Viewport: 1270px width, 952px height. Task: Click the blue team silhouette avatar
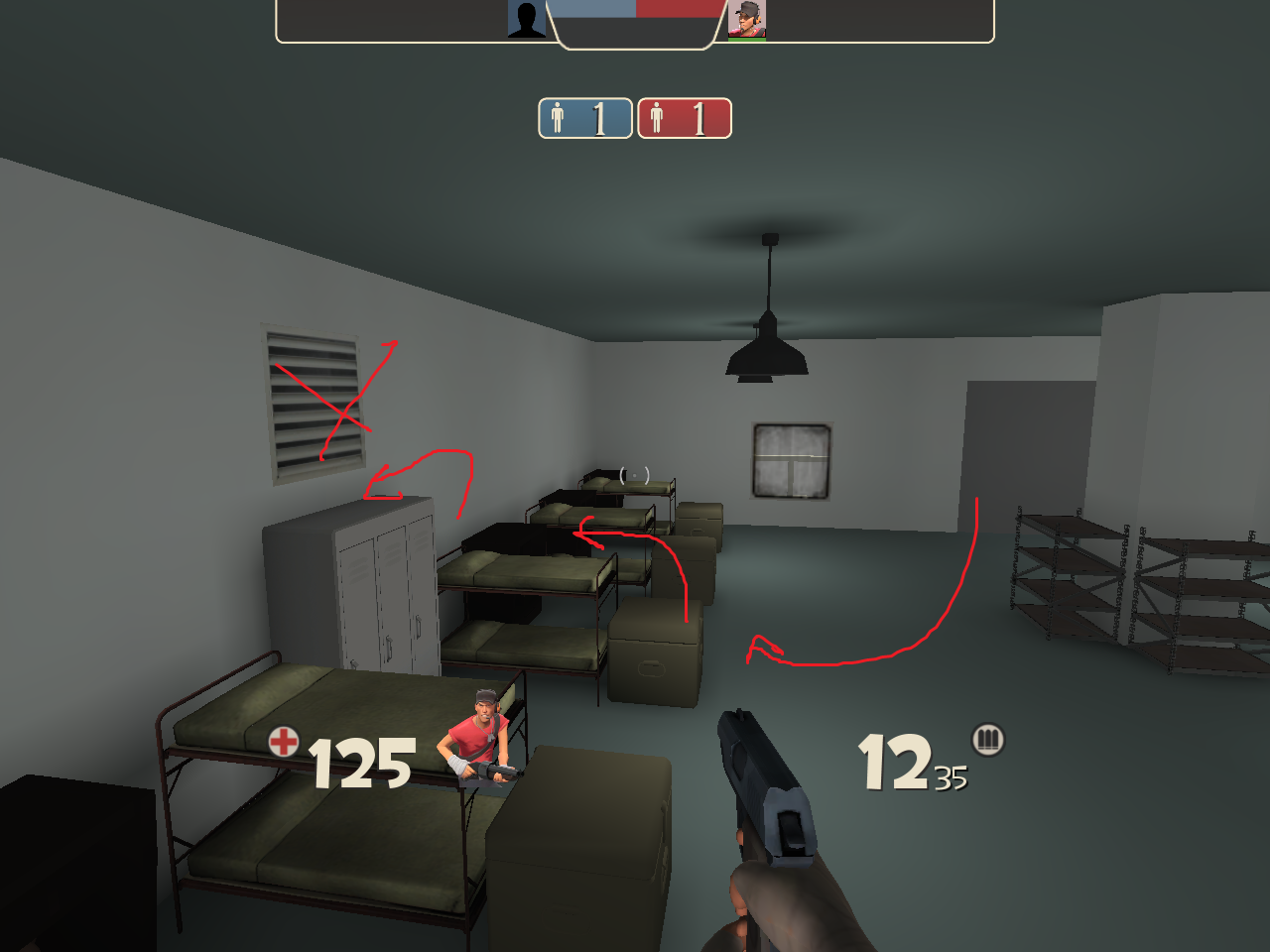click(x=527, y=19)
